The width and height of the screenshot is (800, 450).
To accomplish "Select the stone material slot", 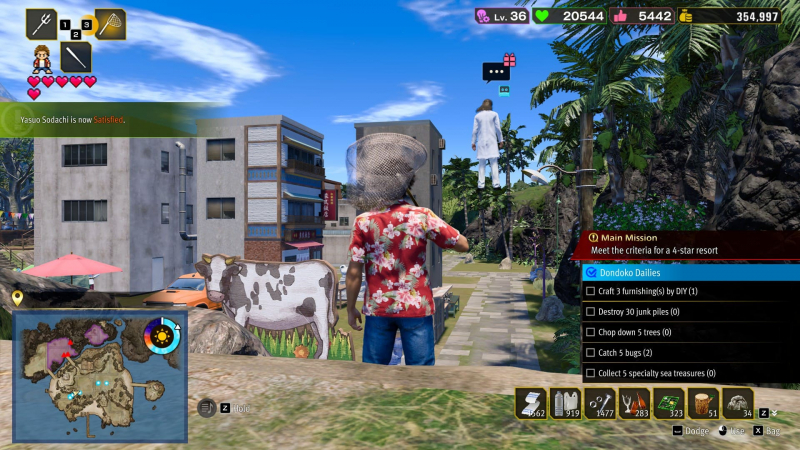I will 738,403.
